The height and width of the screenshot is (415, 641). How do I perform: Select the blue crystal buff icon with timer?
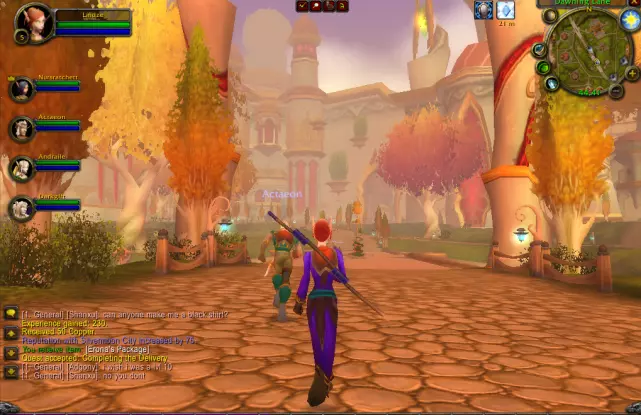click(x=505, y=9)
